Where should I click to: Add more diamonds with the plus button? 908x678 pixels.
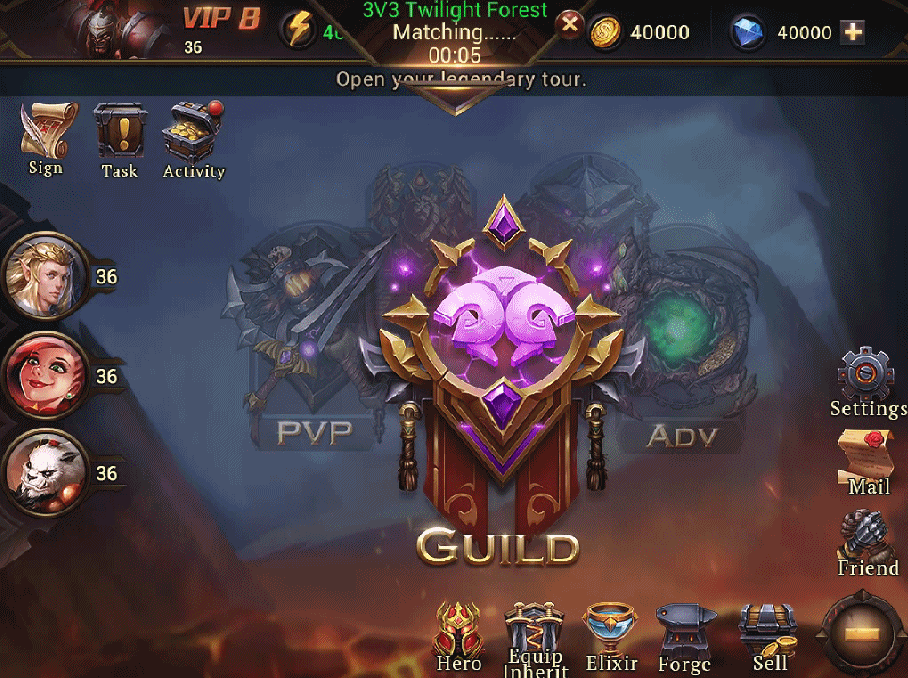coord(853,32)
